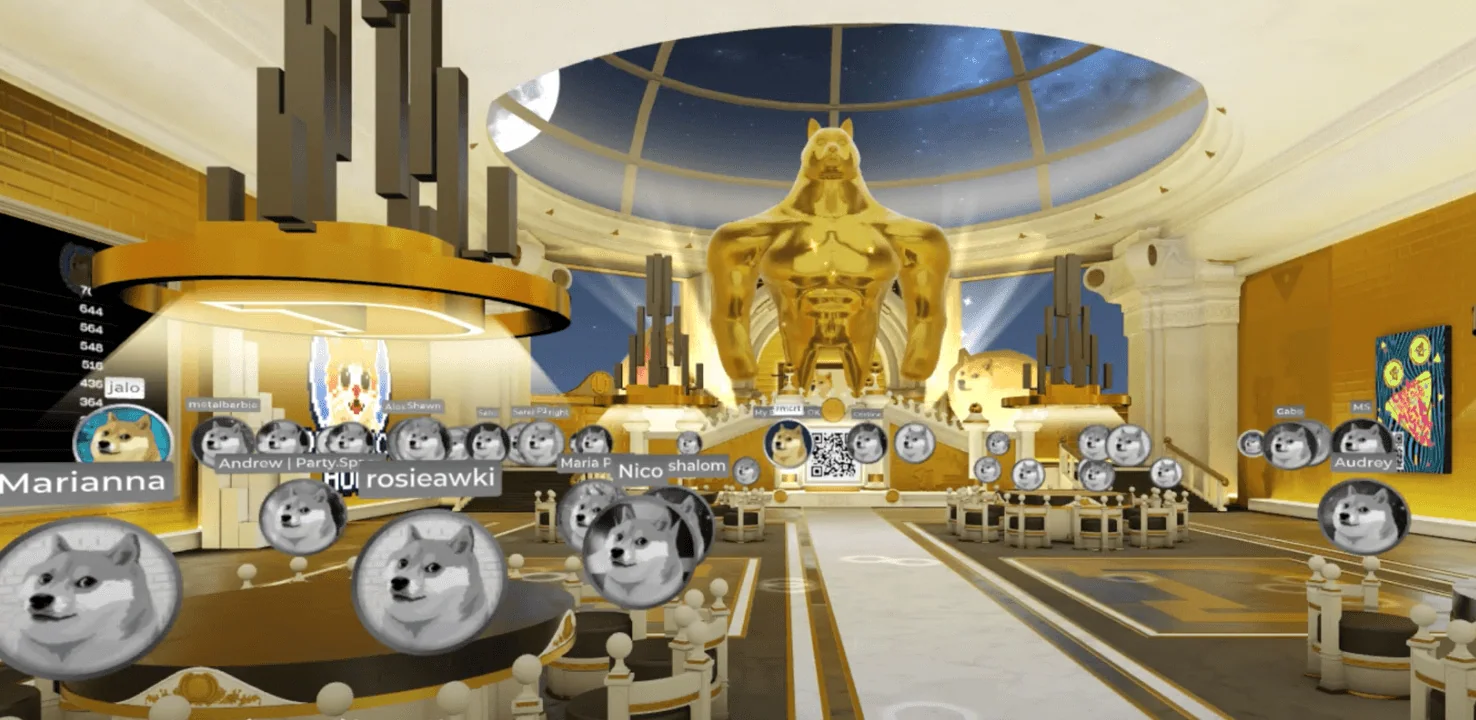
Task: Click the Nico name label
Action: [641, 470]
